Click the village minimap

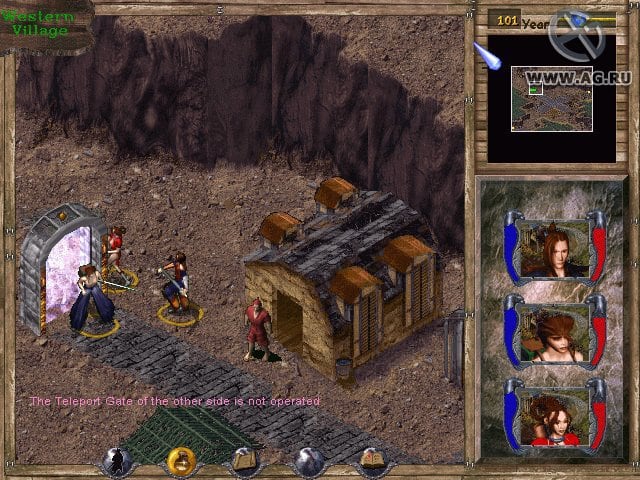click(550, 98)
